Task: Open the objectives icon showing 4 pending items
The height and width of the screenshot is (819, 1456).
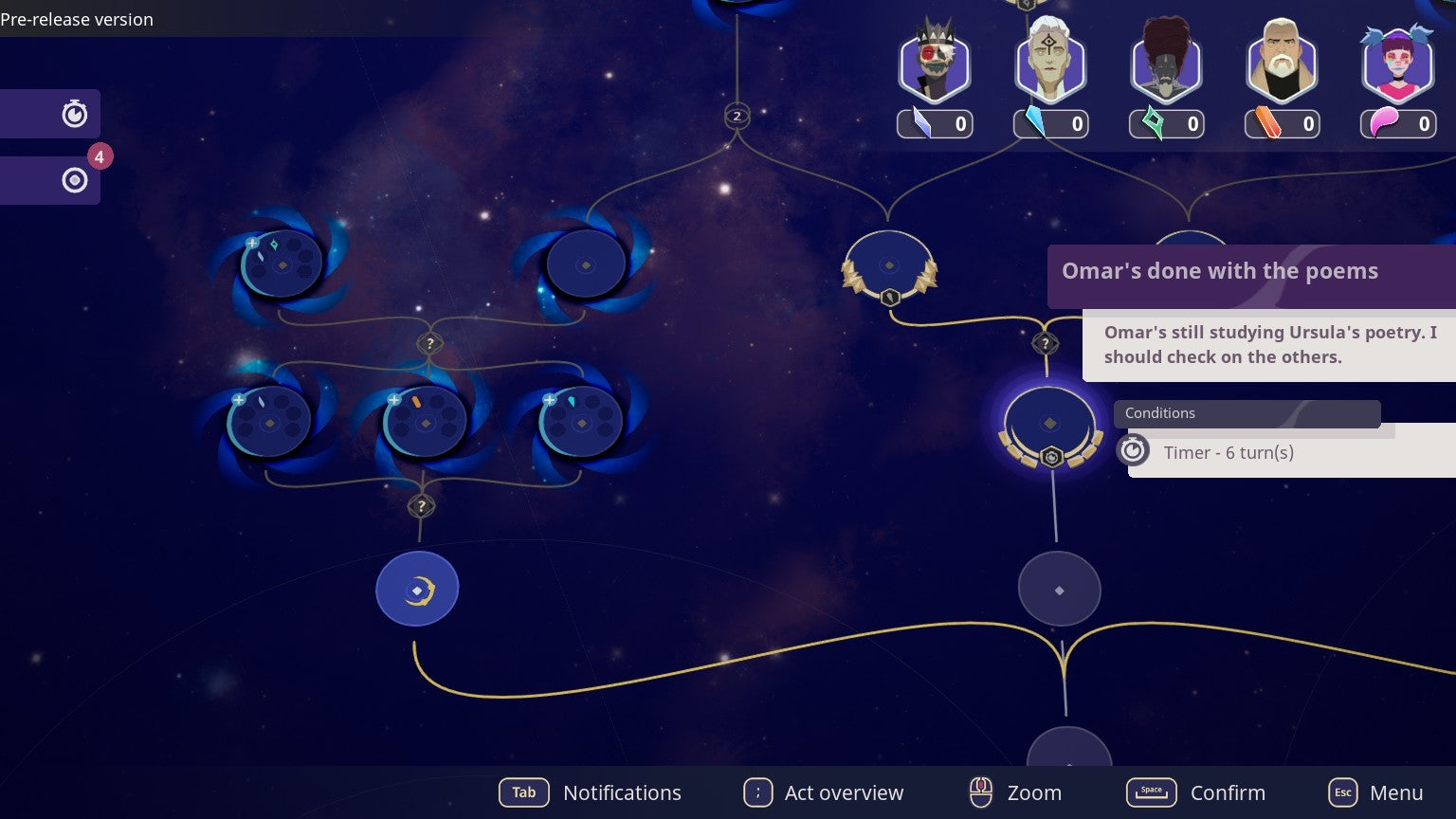Action: (75, 179)
